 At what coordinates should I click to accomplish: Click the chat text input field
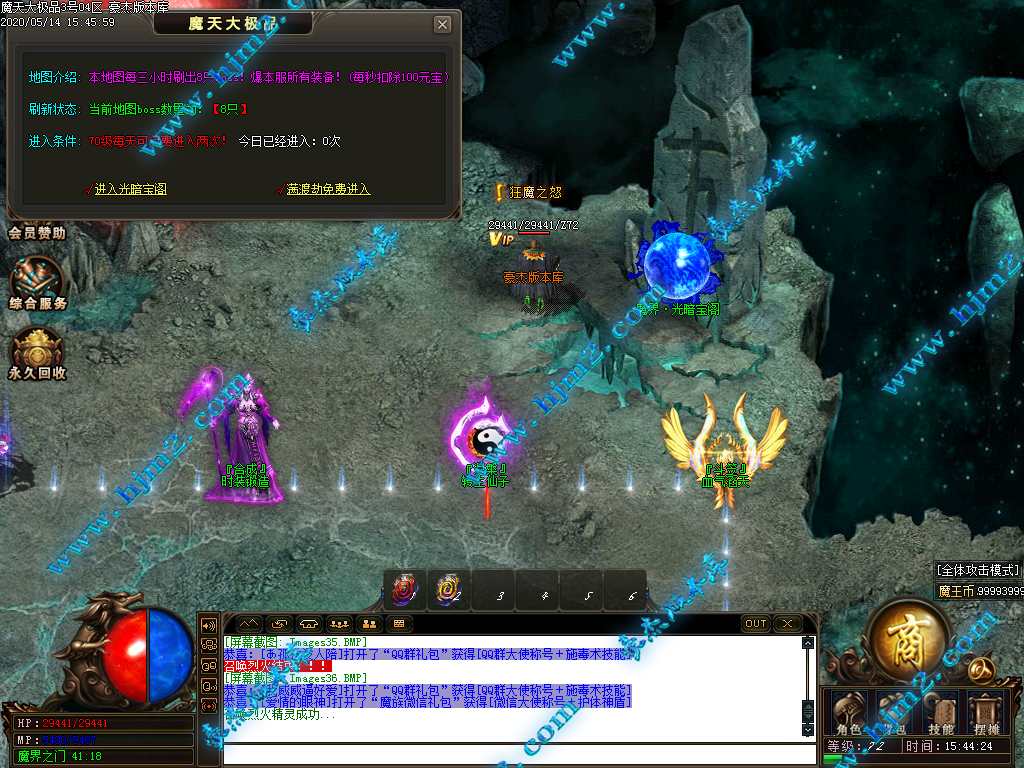click(510, 752)
